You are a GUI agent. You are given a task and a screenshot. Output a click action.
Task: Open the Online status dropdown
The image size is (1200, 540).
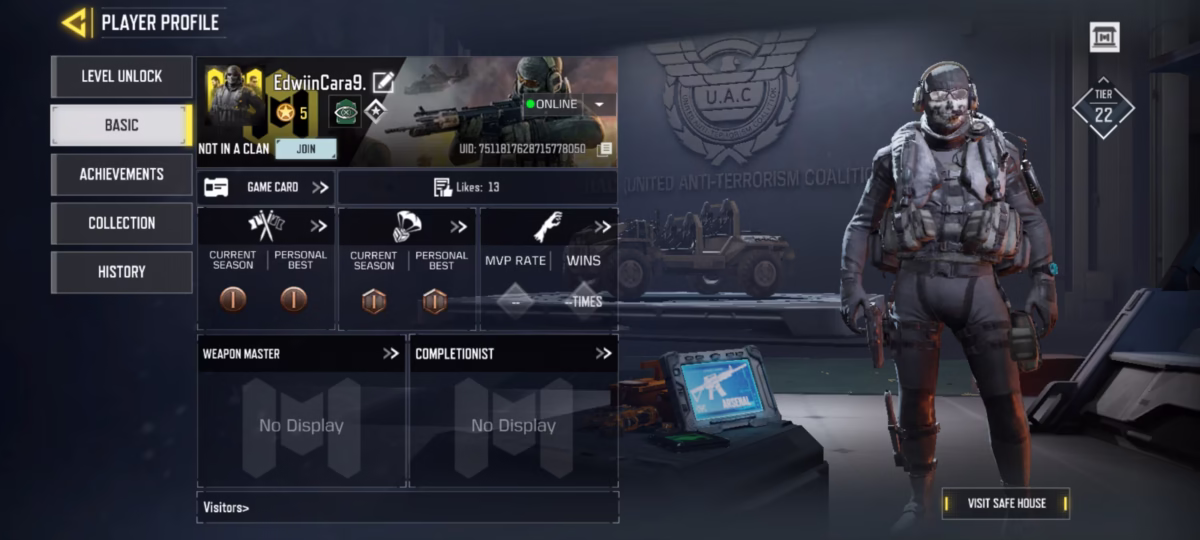point(599,104)
